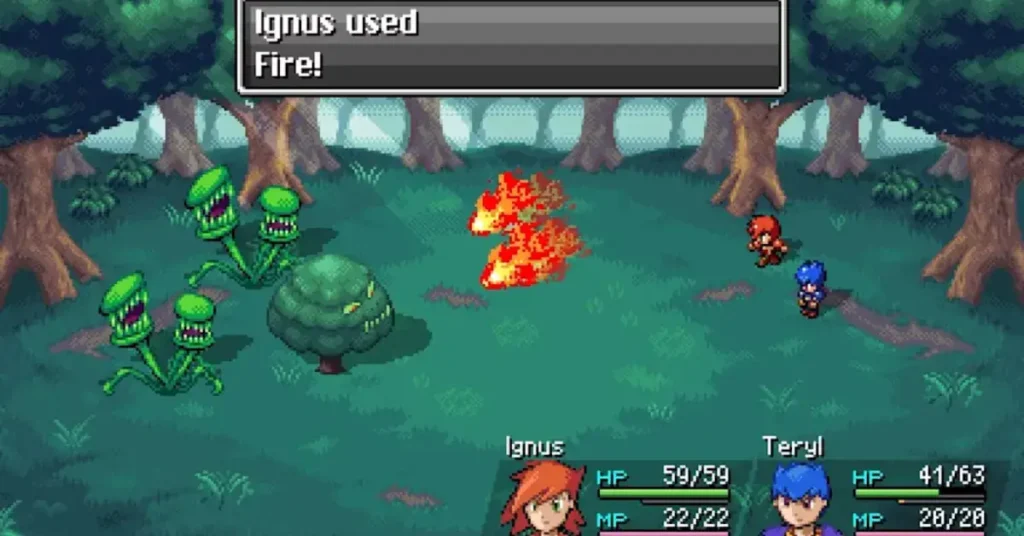Viewport: 1024px width, 536px height.
Task: Click the "Ignus used Fire!" message box
Action: click(x=510, y=45)
